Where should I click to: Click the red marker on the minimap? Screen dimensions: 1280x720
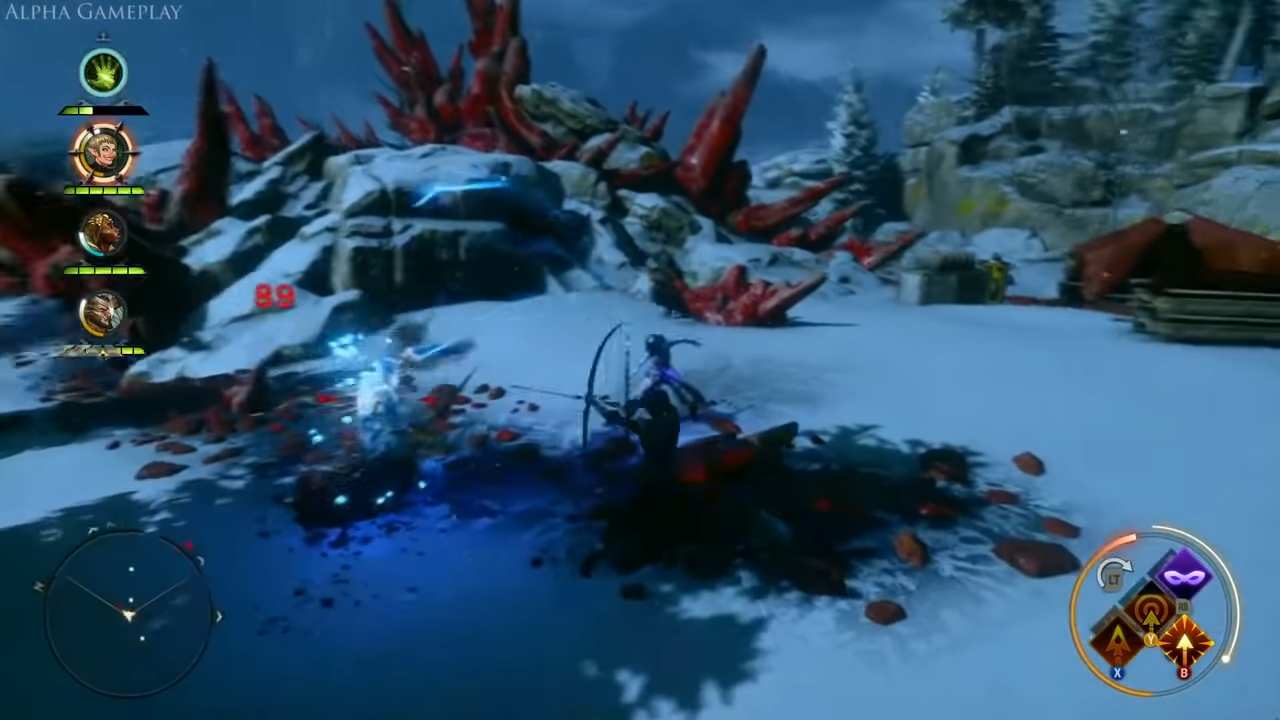188,545
